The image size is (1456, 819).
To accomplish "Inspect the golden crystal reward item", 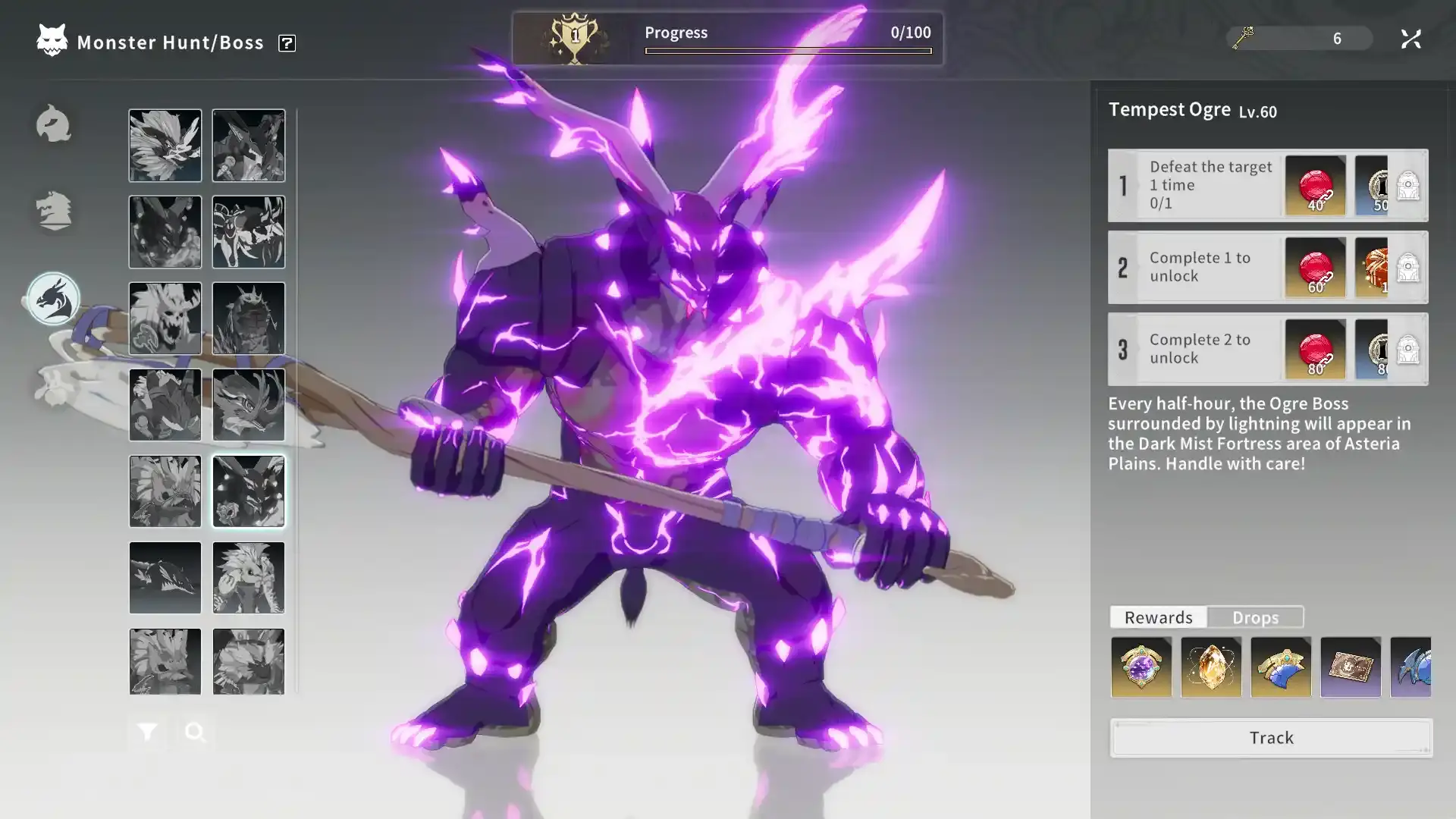I will coord(1211,667).
